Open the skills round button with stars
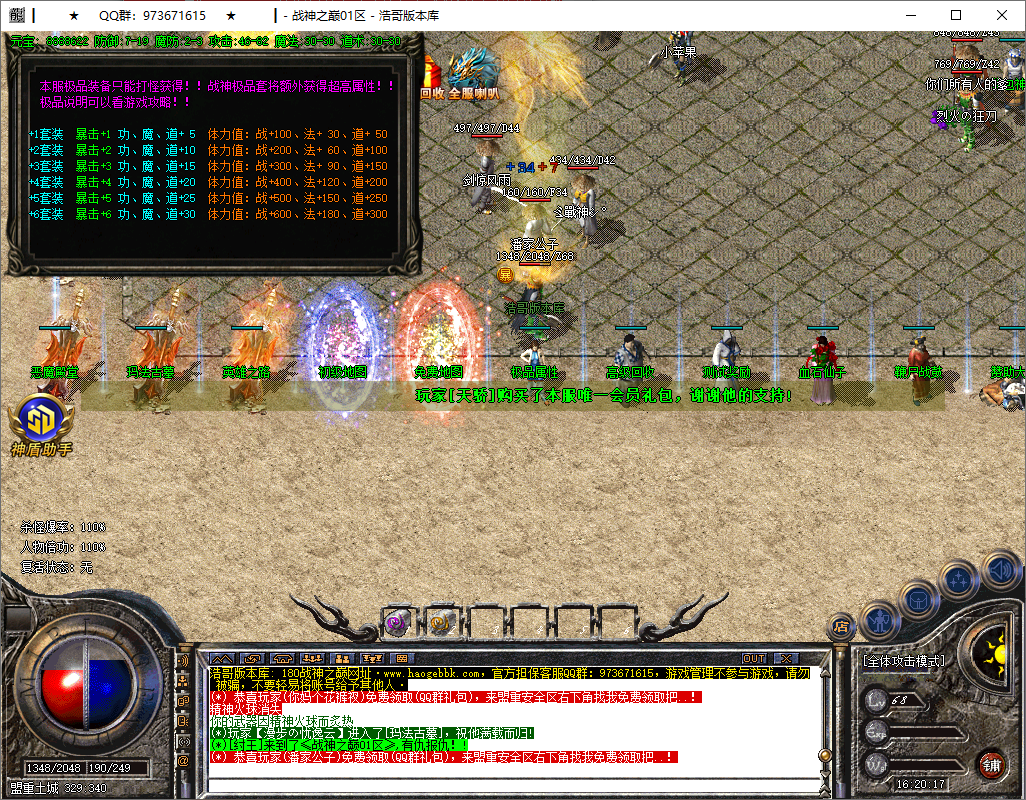This screenshot has width=1026, height=800. (959, 579)
